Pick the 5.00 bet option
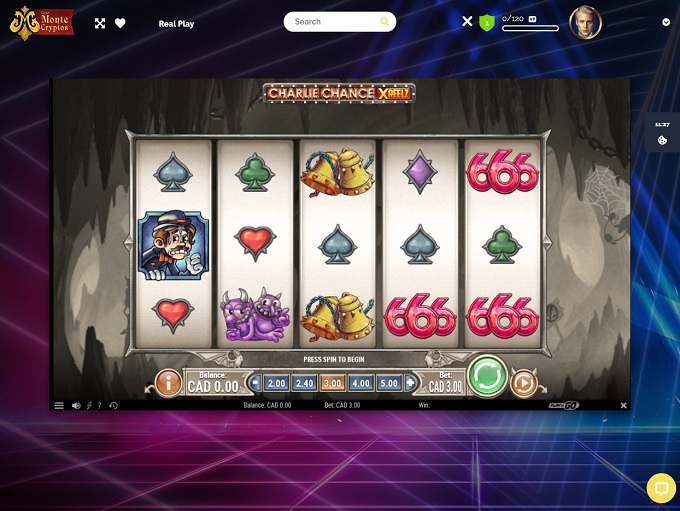This screenshot has width=680, height=511. coord(389,383)
